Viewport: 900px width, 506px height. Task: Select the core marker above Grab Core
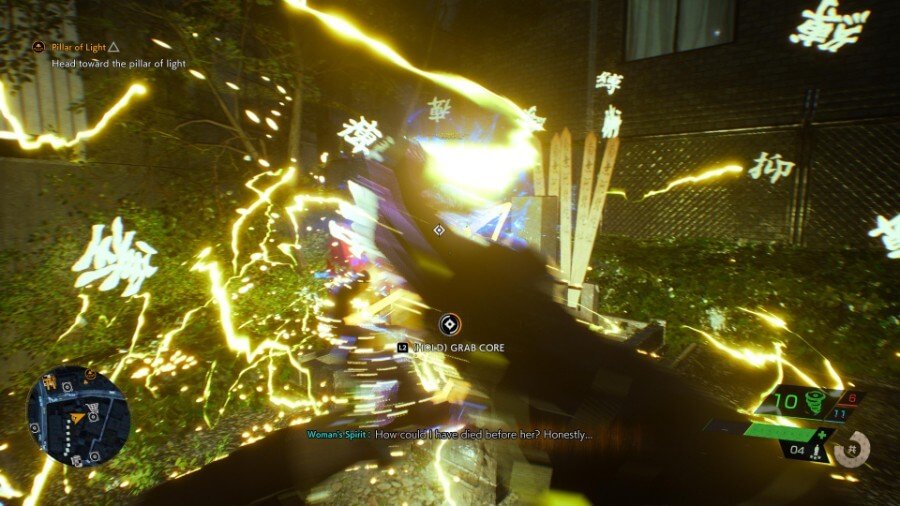click(x=450, y=323)
